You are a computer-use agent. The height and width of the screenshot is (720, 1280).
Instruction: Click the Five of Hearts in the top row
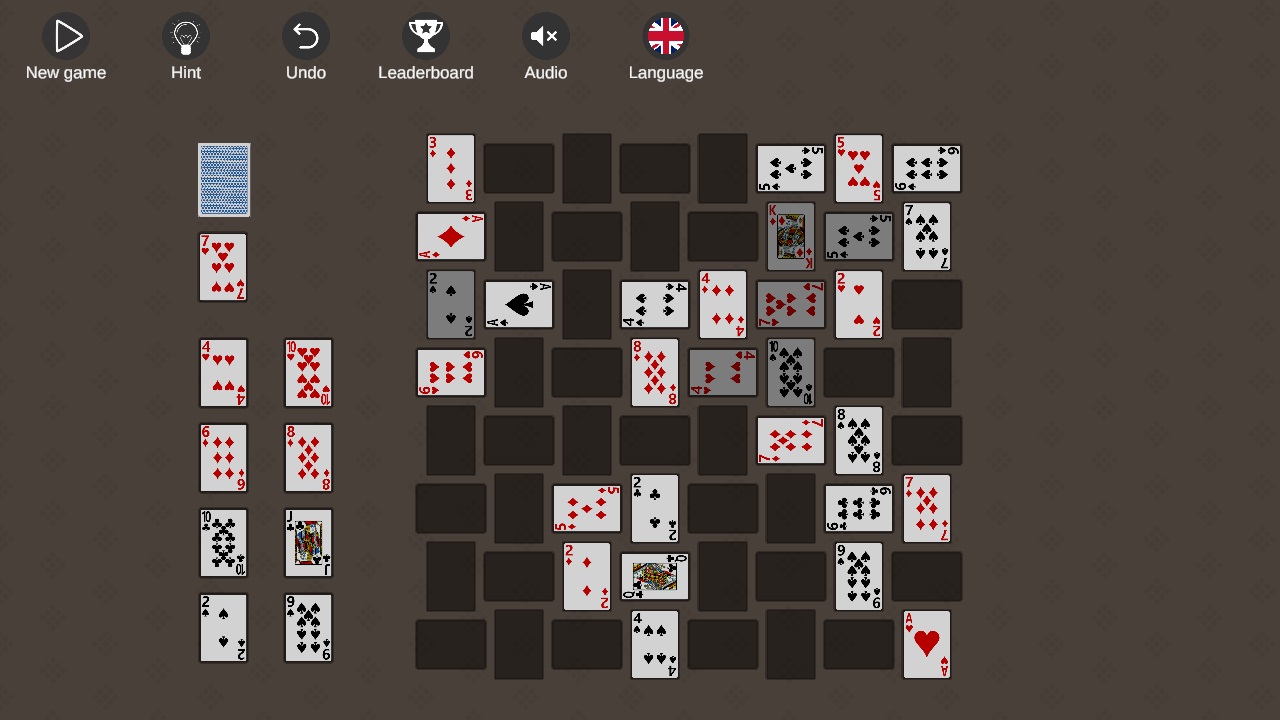[859, 168]
